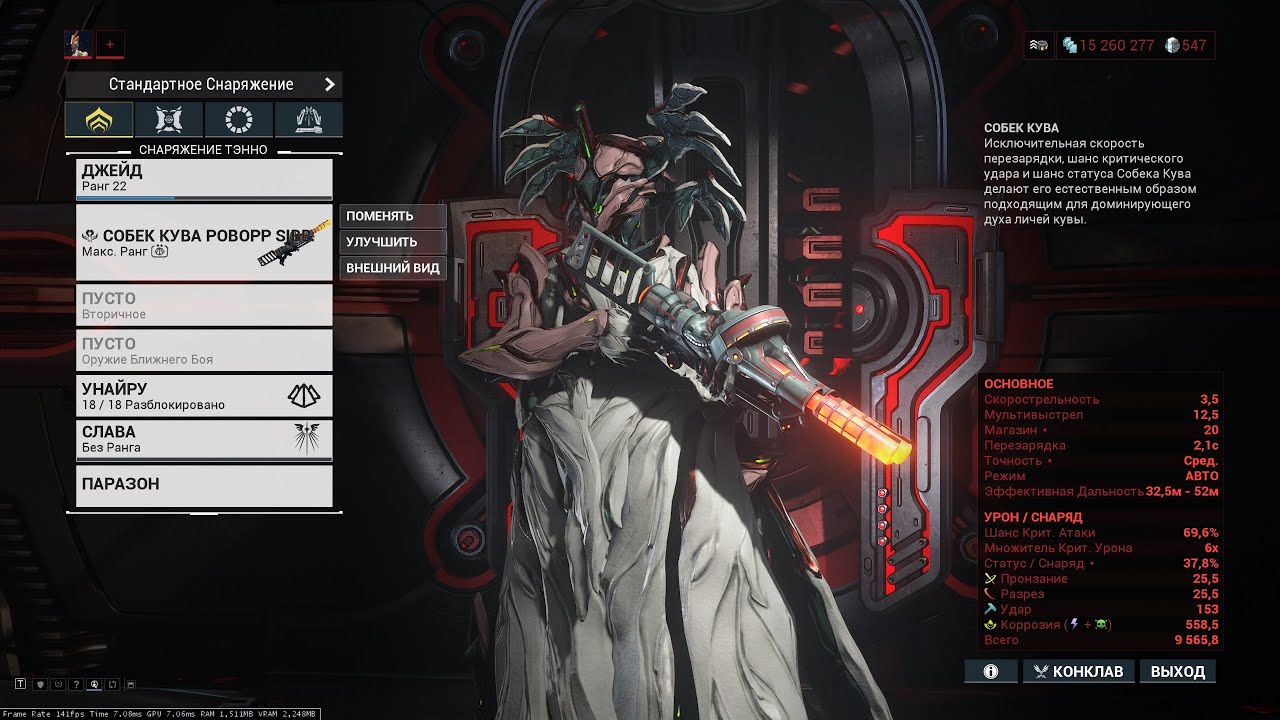Open ВНЕШНИЙ ВИД appearance options
The height and width of the screenshot is (720, 1280).
[x=393, y=268]
